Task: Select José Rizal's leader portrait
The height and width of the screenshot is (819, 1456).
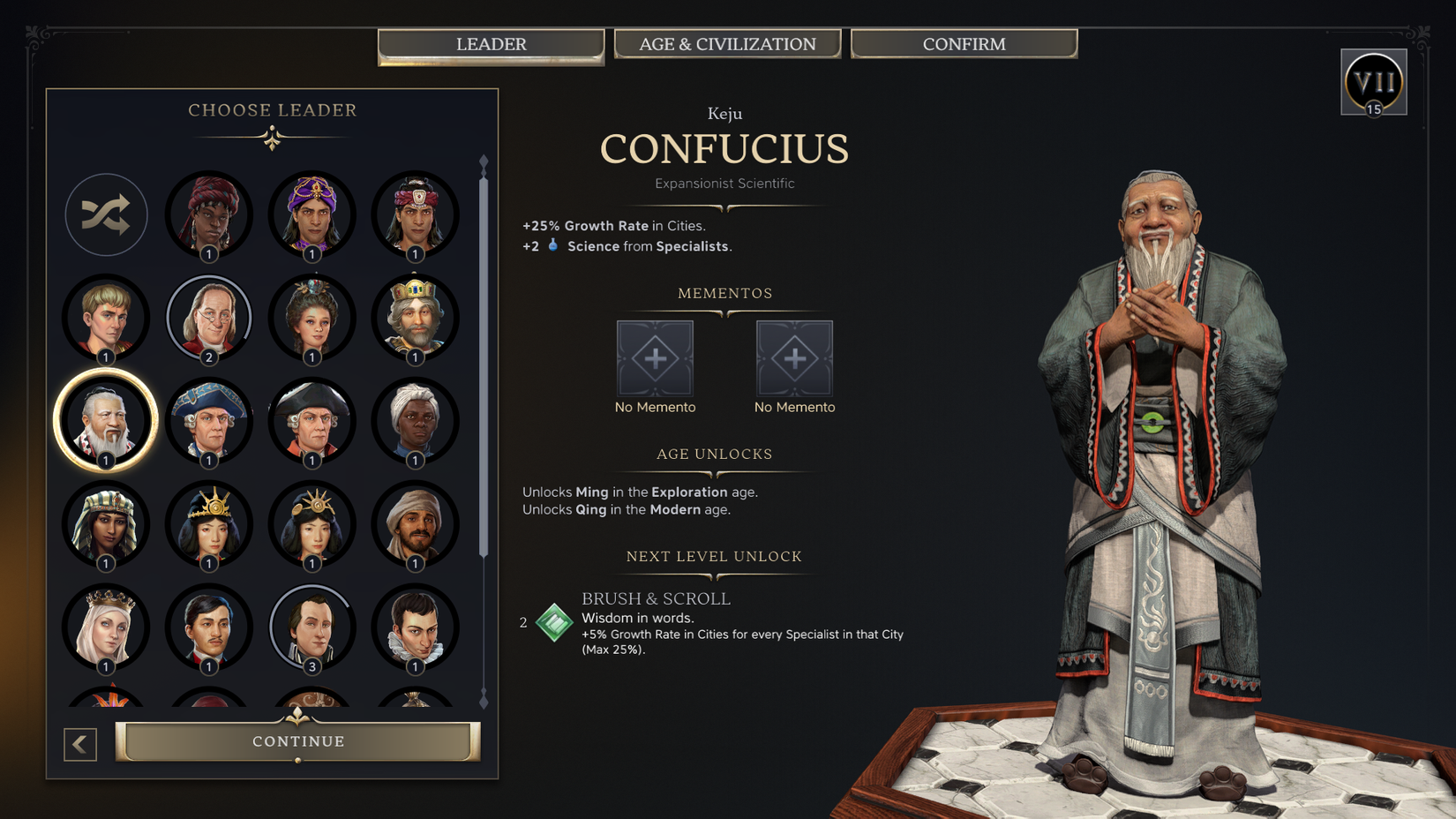Action: click(209, 627)
